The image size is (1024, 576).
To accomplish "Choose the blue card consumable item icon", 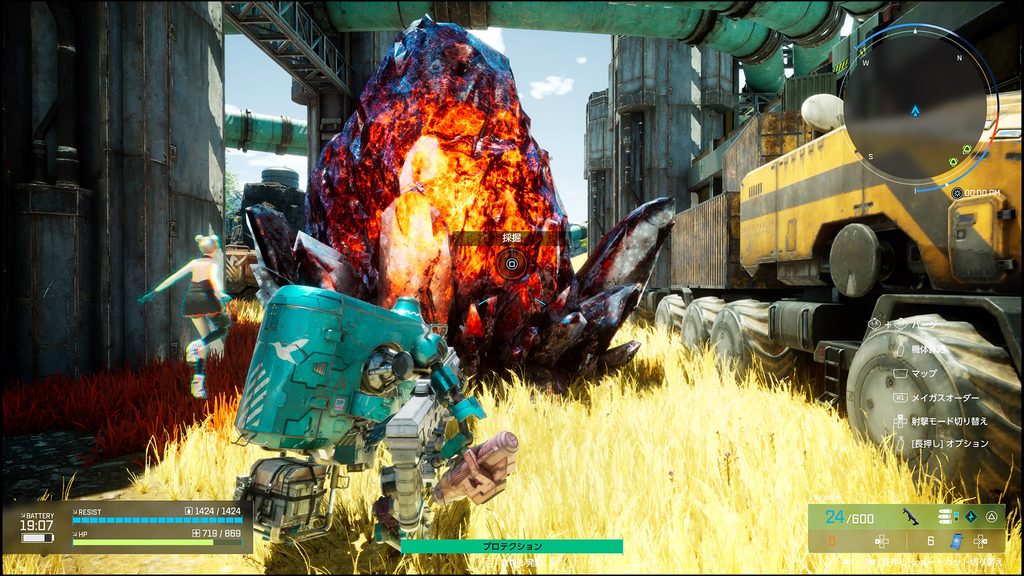I will click(x=954, y=541).
